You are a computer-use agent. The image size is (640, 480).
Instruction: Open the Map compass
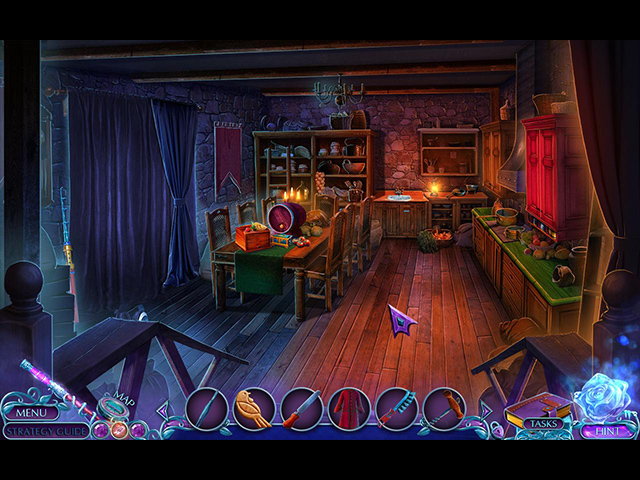(x=113, y=407)
